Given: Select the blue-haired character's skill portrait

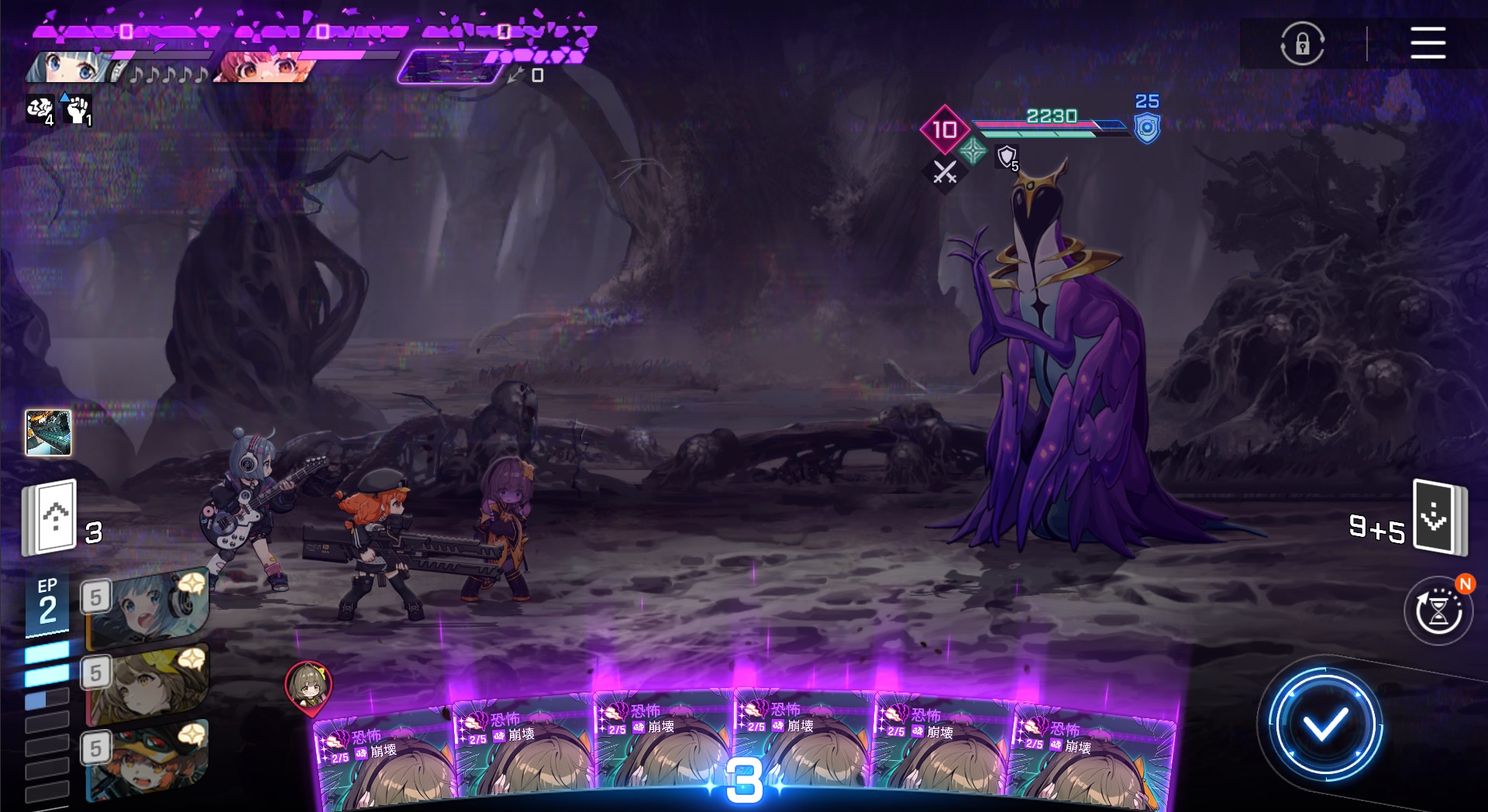Looking at the screenshot, I should click(x=147, y=607).
